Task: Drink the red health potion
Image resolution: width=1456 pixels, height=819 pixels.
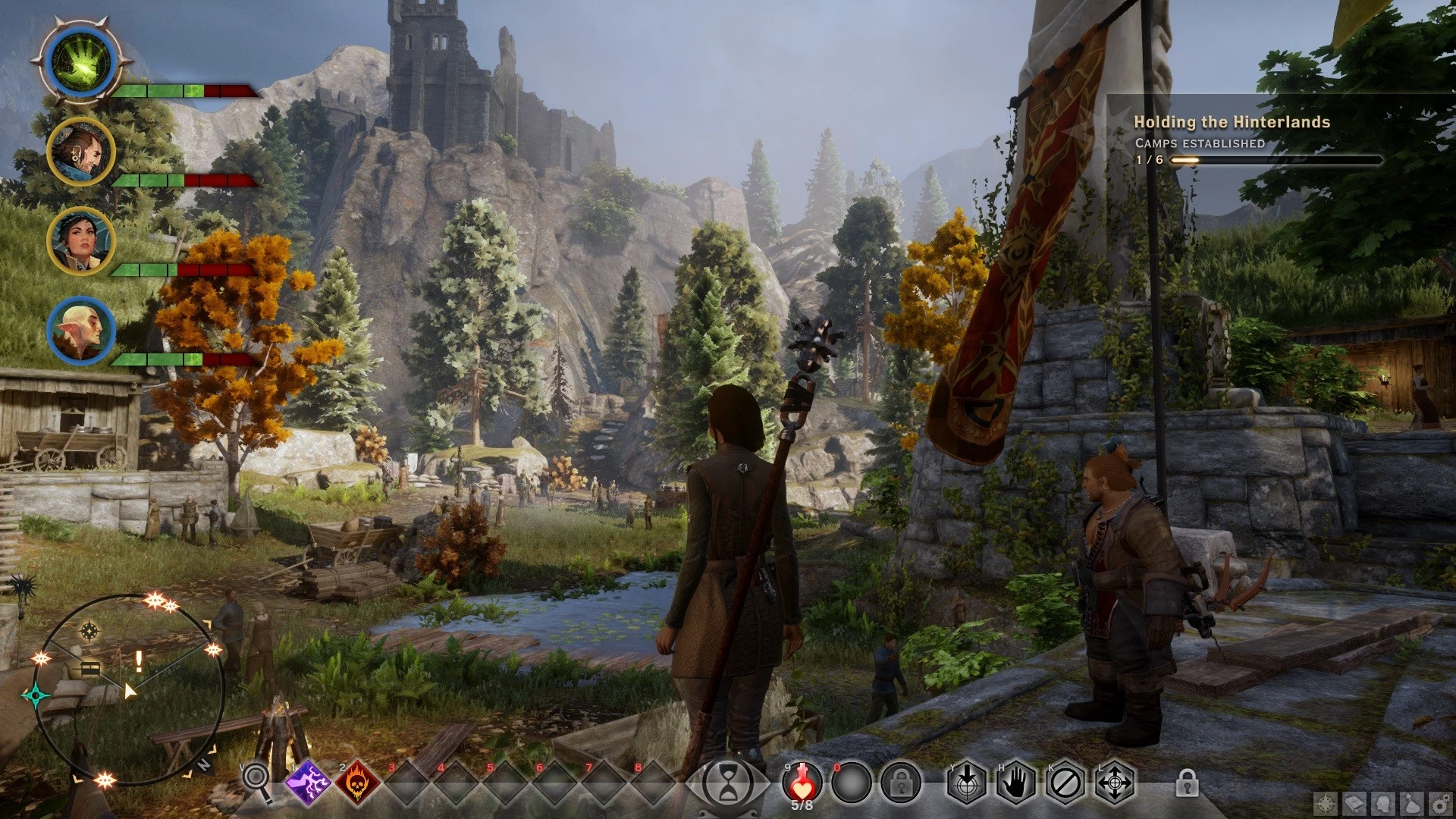Action: pyautogui.click(x=802, y=781)
